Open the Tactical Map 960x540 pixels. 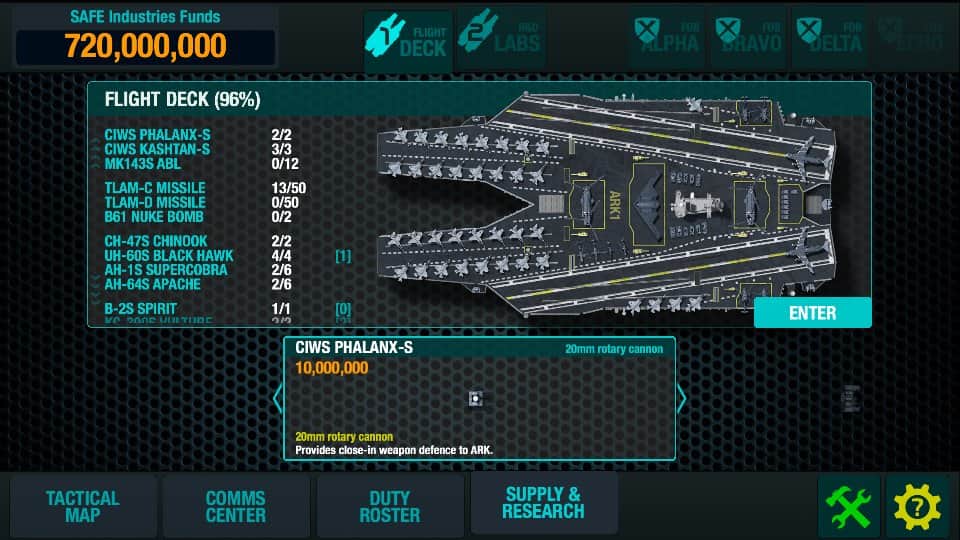[x=82, y=506]
